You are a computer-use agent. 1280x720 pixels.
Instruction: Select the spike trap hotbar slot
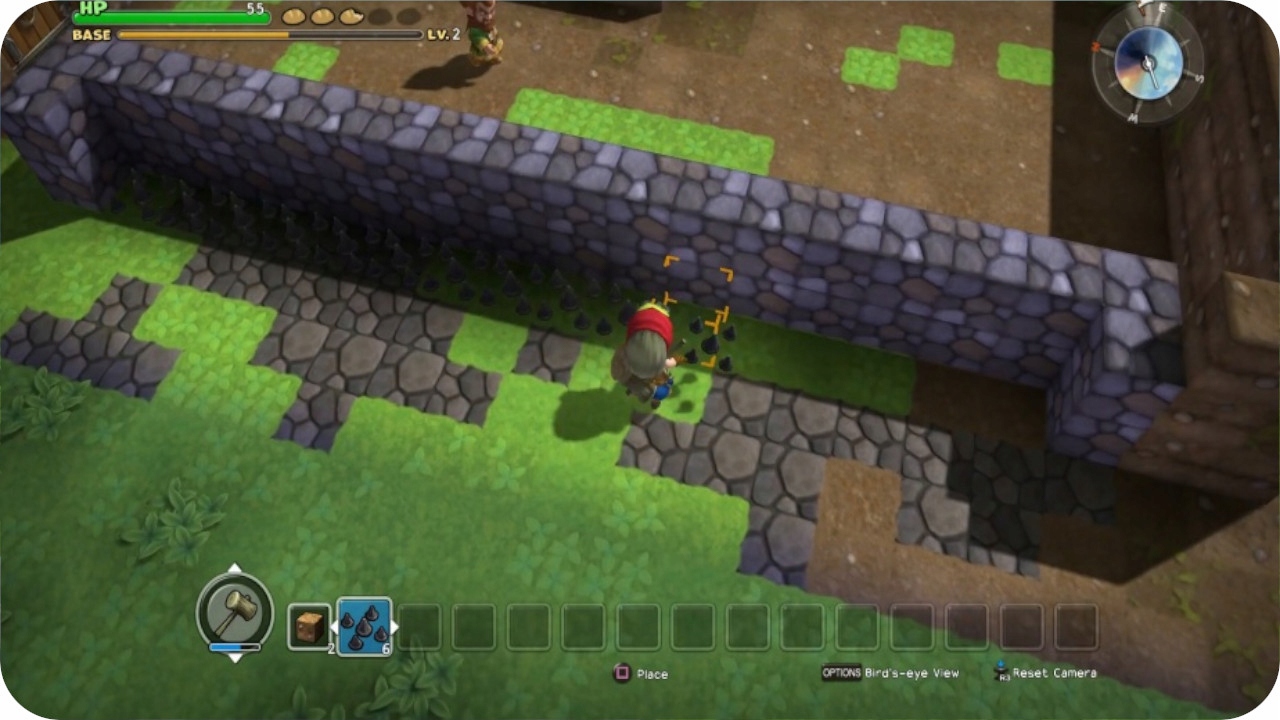[x=364, y=627]
